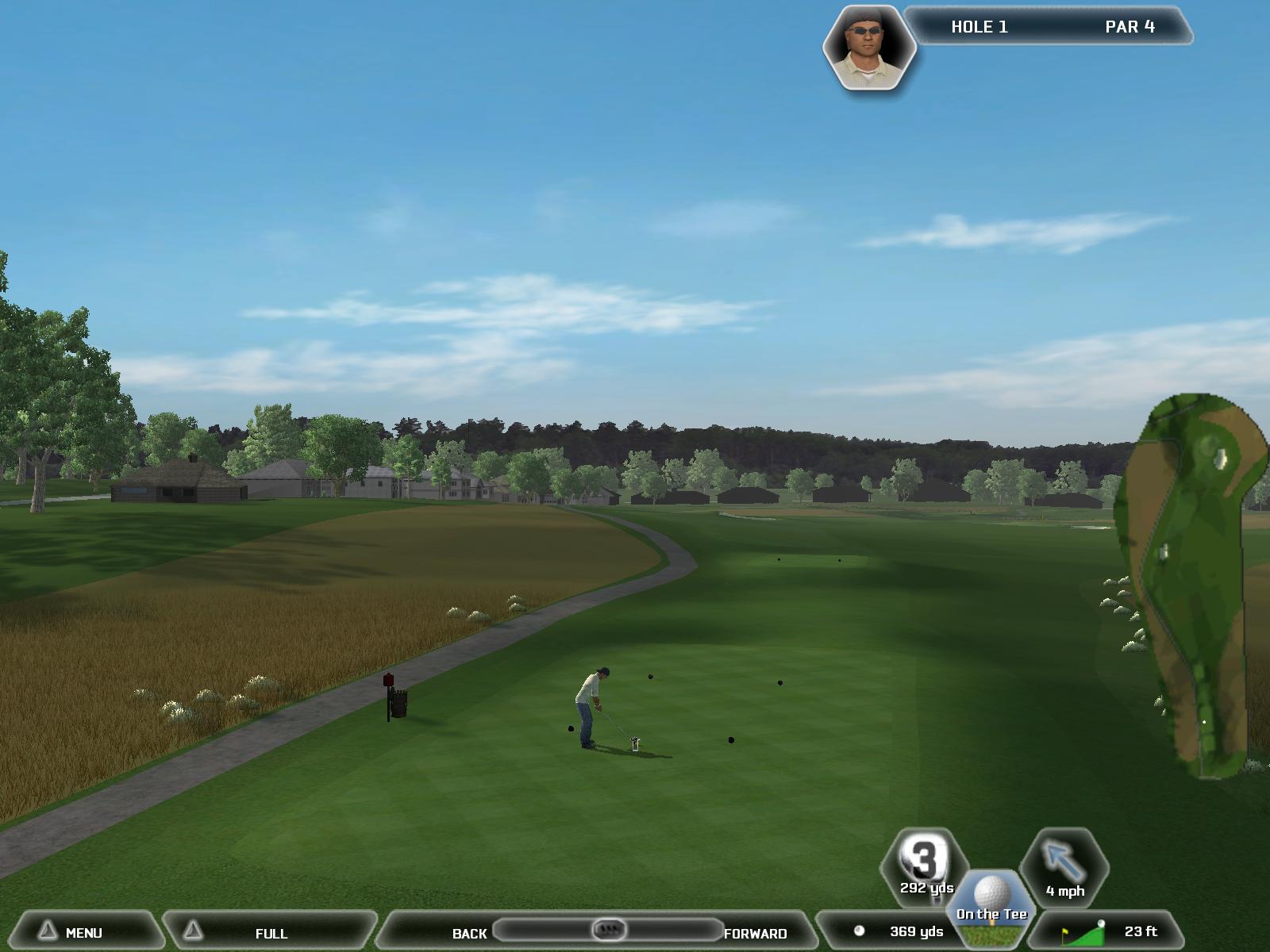Click the FORWARD label on aim bar
Screen dimensions: 1270x952
click(755, 933)
